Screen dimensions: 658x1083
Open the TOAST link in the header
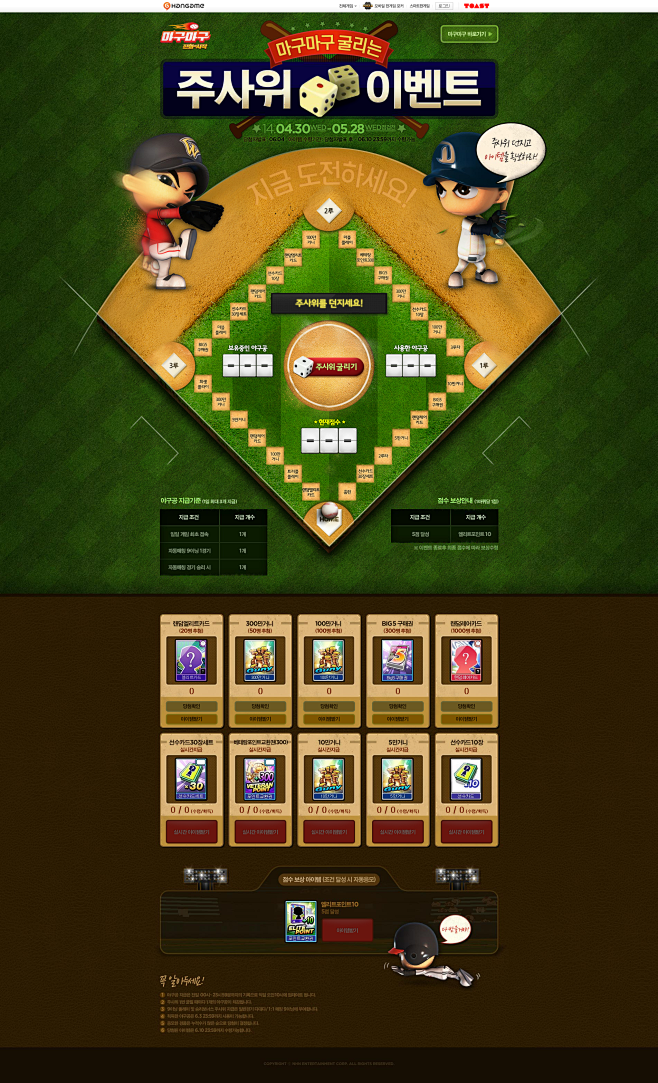[x=476, y=6]
